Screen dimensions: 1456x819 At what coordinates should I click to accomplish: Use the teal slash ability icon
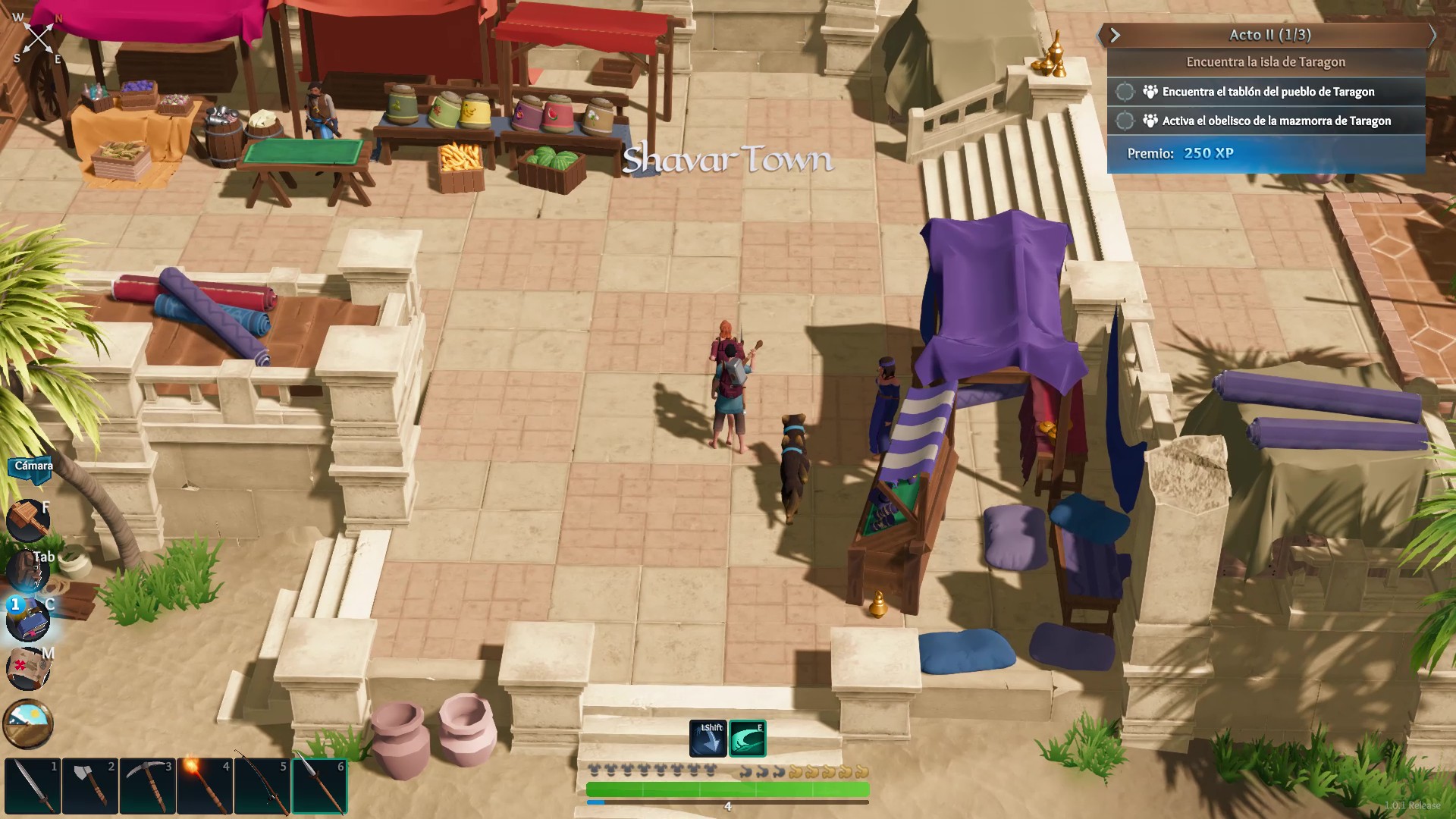point(748,739)
